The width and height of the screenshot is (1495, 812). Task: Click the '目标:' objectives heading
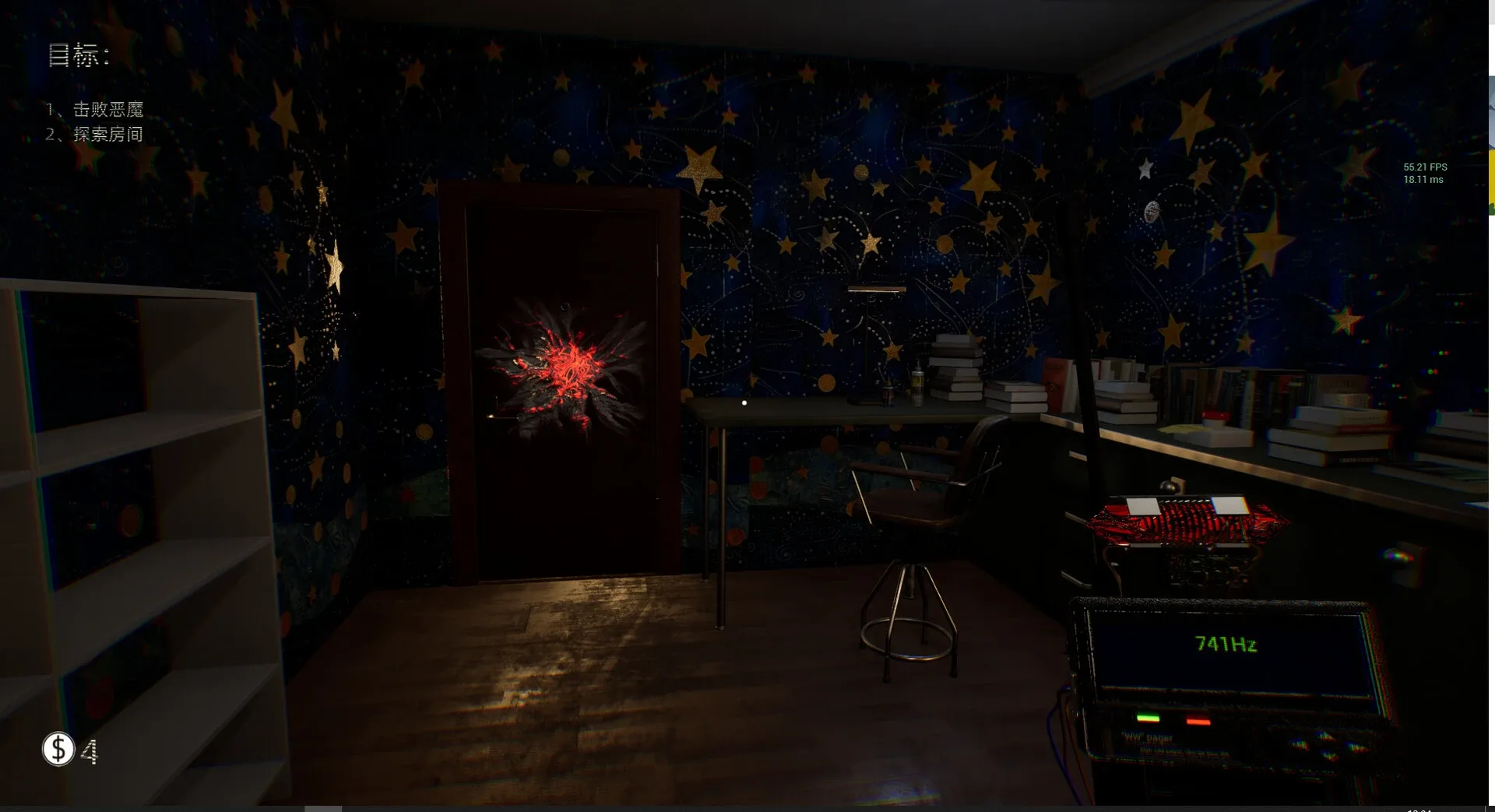pyautogui.click(x=78, y=56)
